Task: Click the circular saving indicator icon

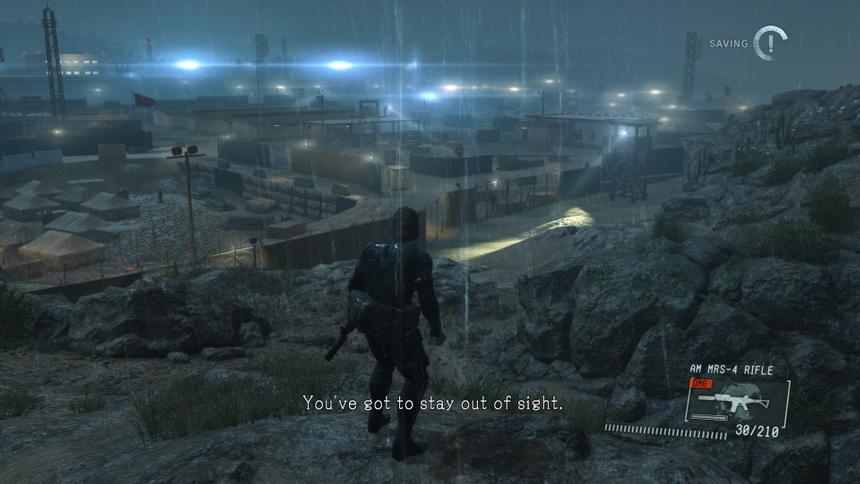Action: 770,43
